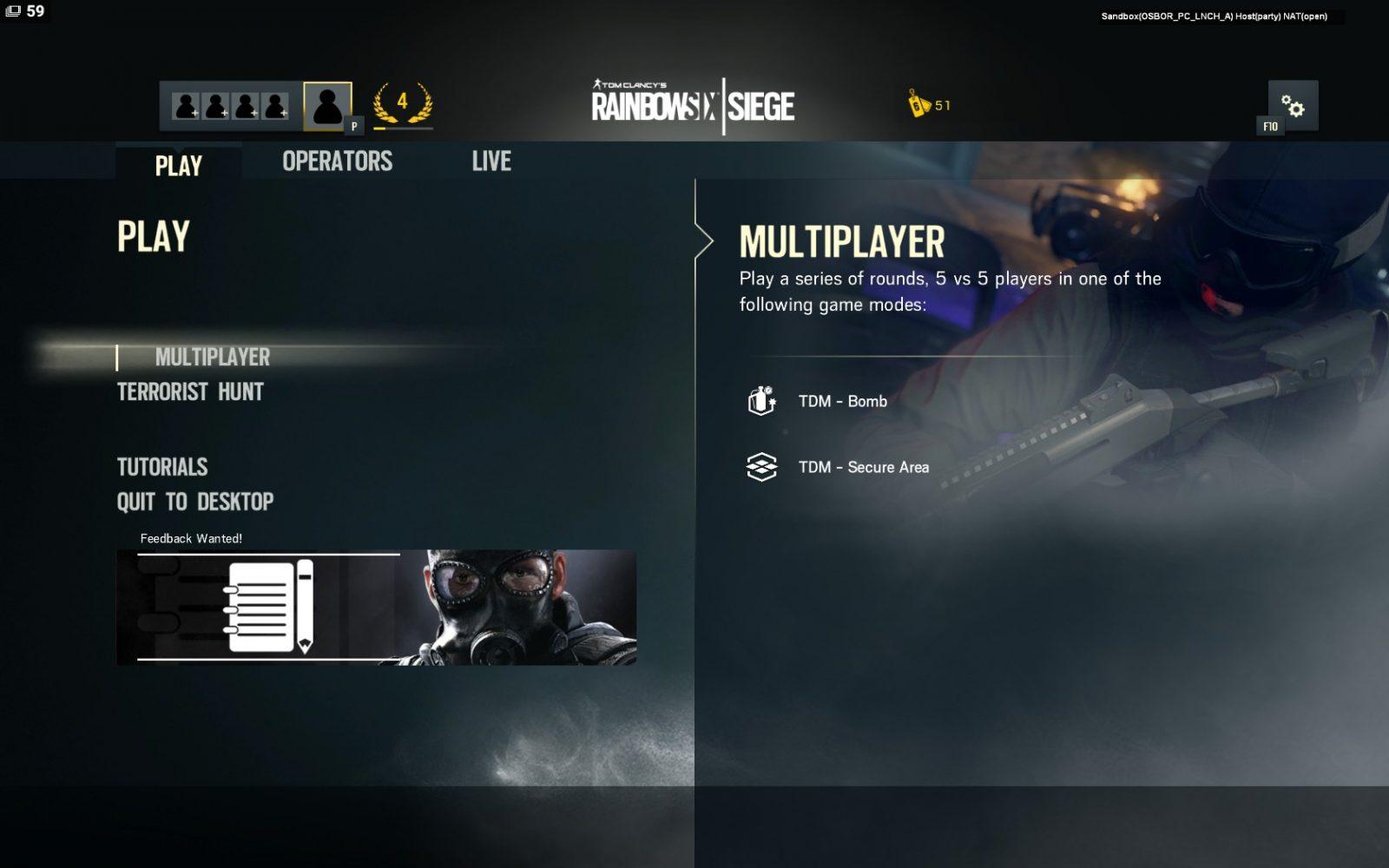Choose Terrorist Hunt mode
Image resolution: width=1389 pixels, height=868 pixels.
pos(190,392)
